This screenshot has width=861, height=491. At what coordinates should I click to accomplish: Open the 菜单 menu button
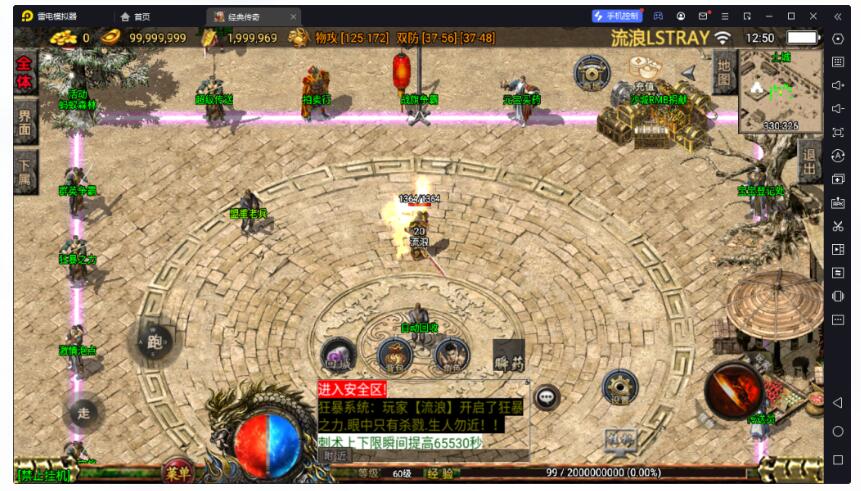[x=179, y=472]
